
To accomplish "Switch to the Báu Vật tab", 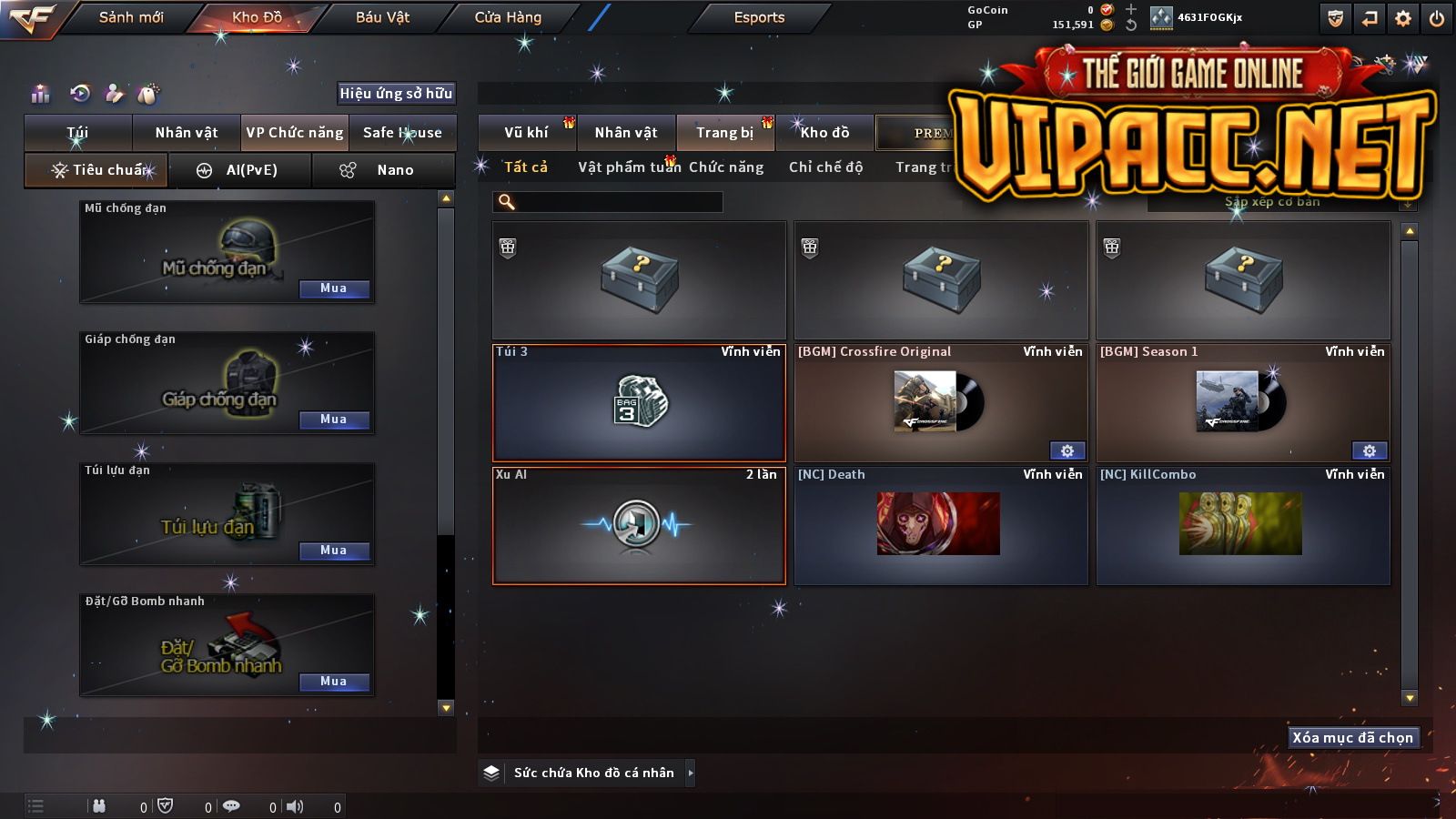I will 382,17.
